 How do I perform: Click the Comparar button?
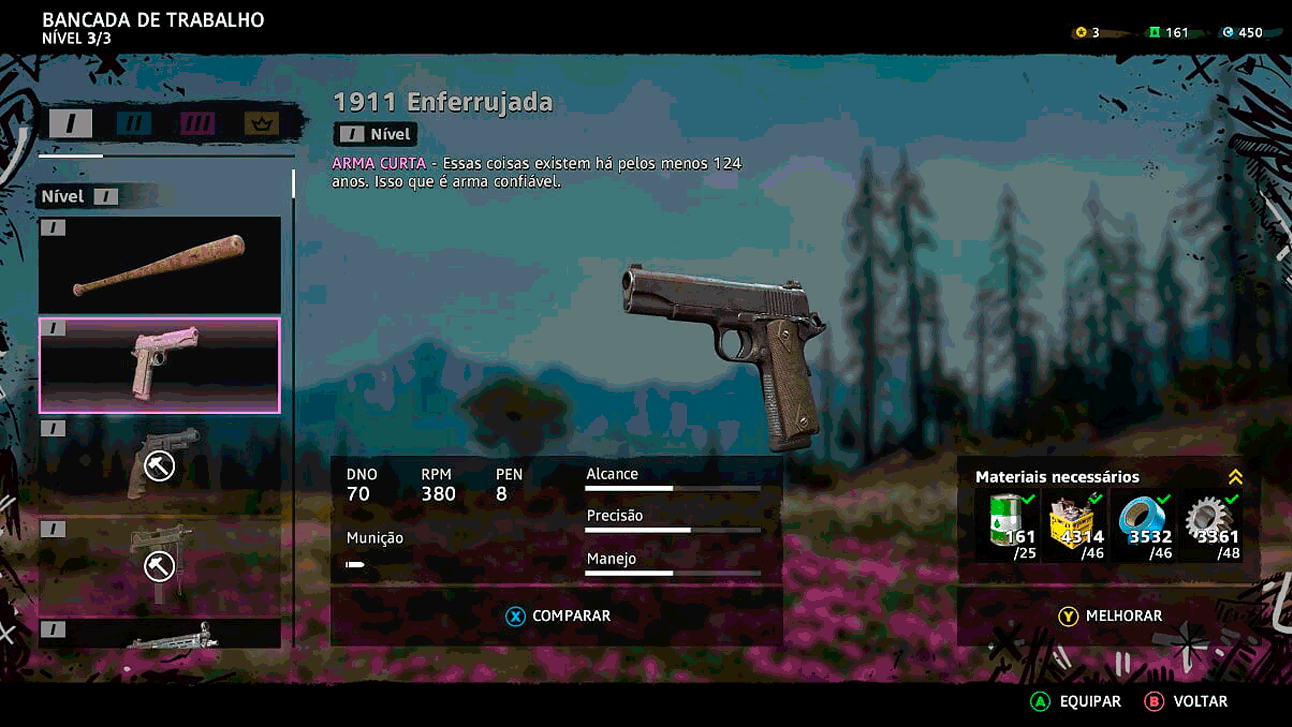[557, 616]
